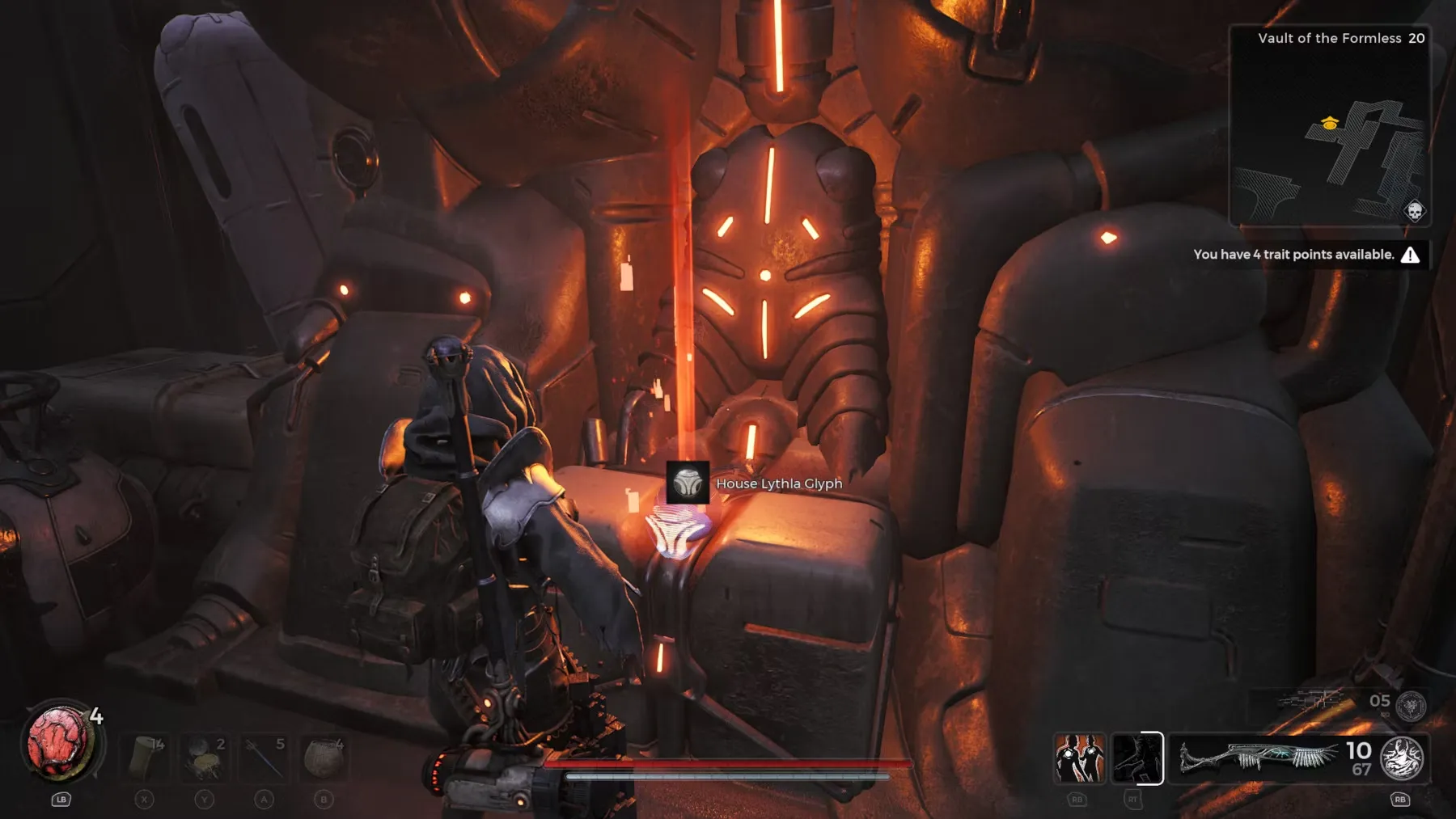Click the skull marker on the minimap
This screenshot has width=1456, height=819.
pyautogui.click(x=1414, y=212)
